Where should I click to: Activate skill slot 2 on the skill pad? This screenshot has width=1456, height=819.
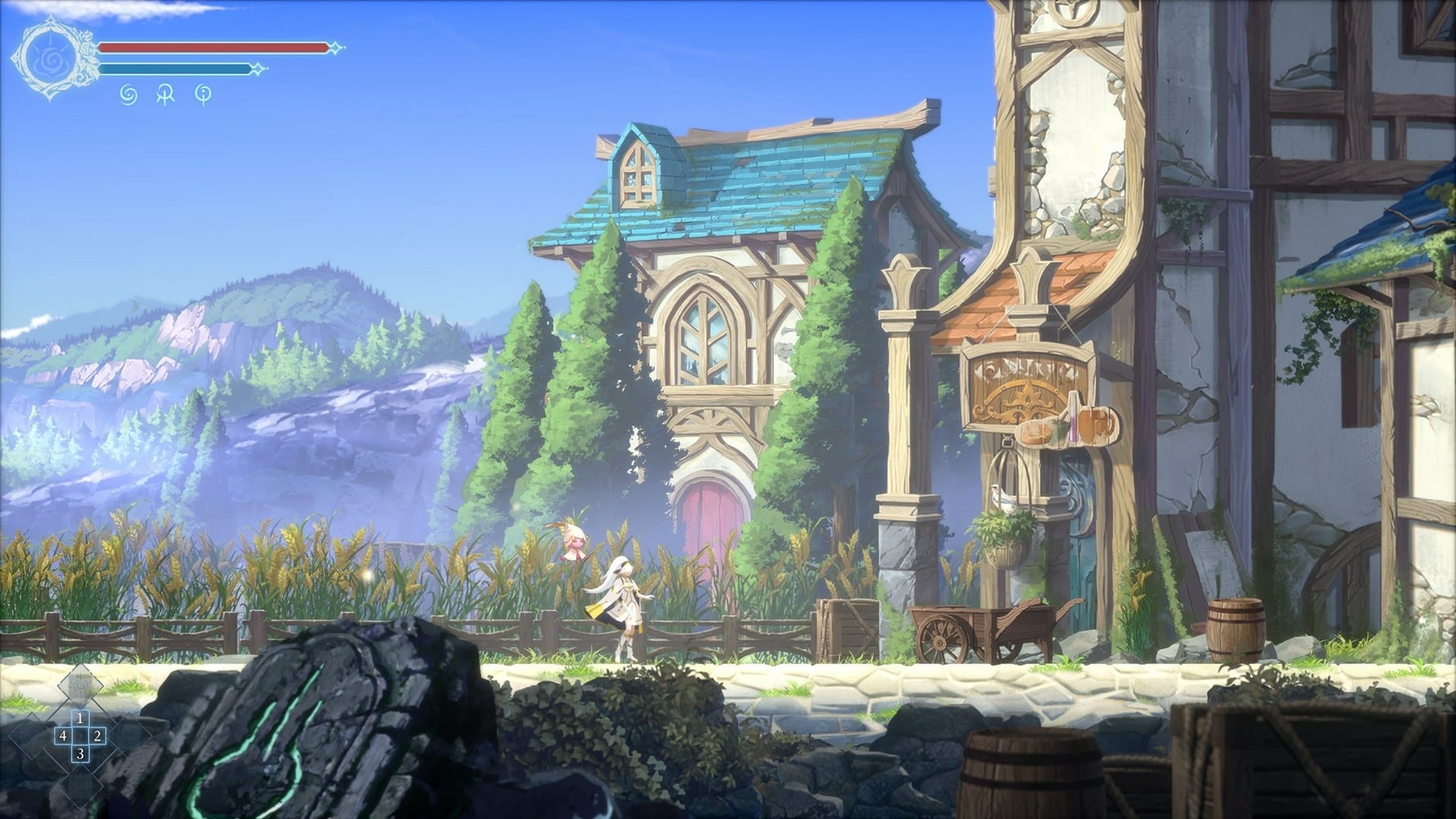(x=98, y=736)
